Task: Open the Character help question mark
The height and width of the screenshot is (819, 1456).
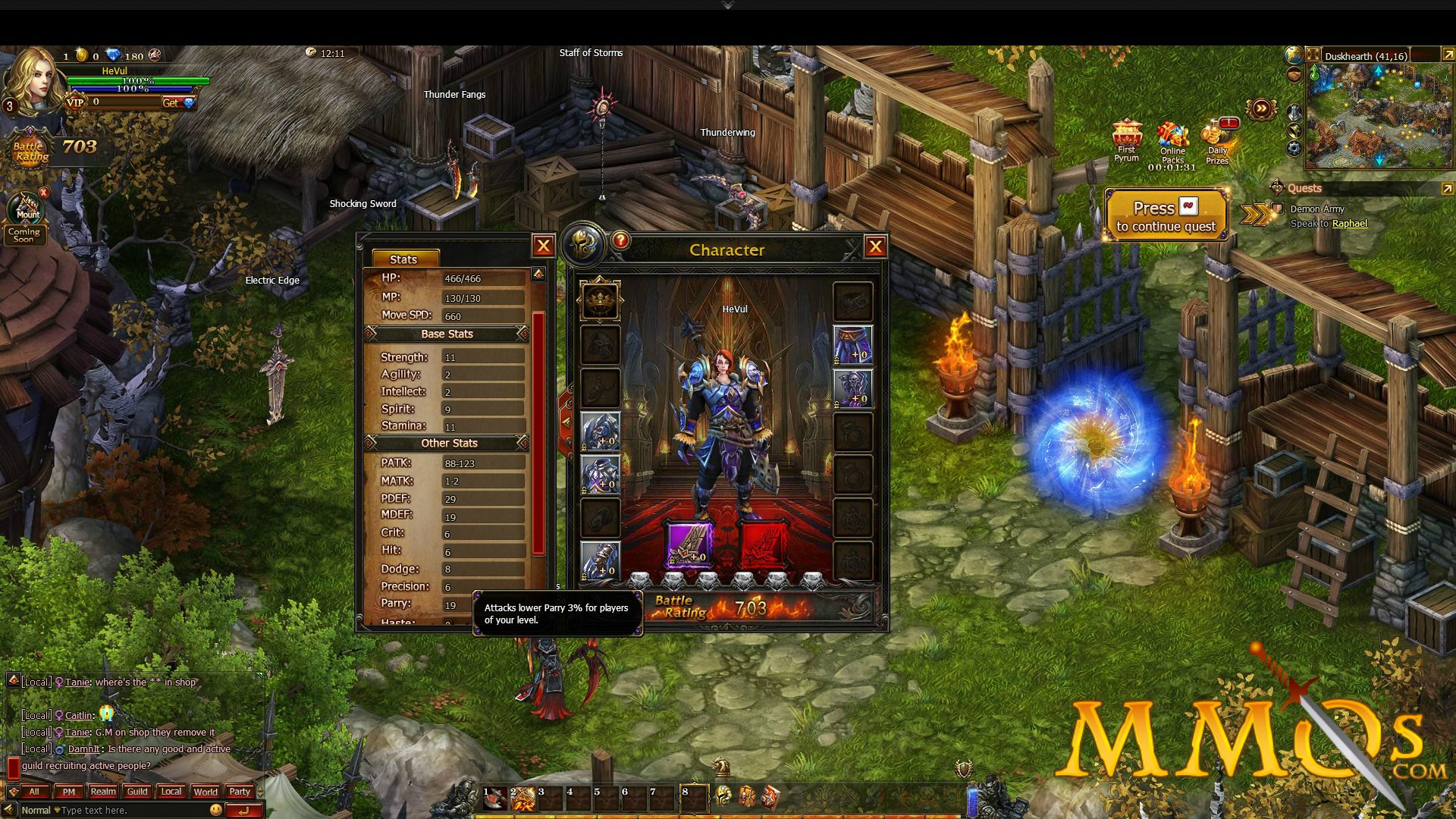Action: coord(620,241)
